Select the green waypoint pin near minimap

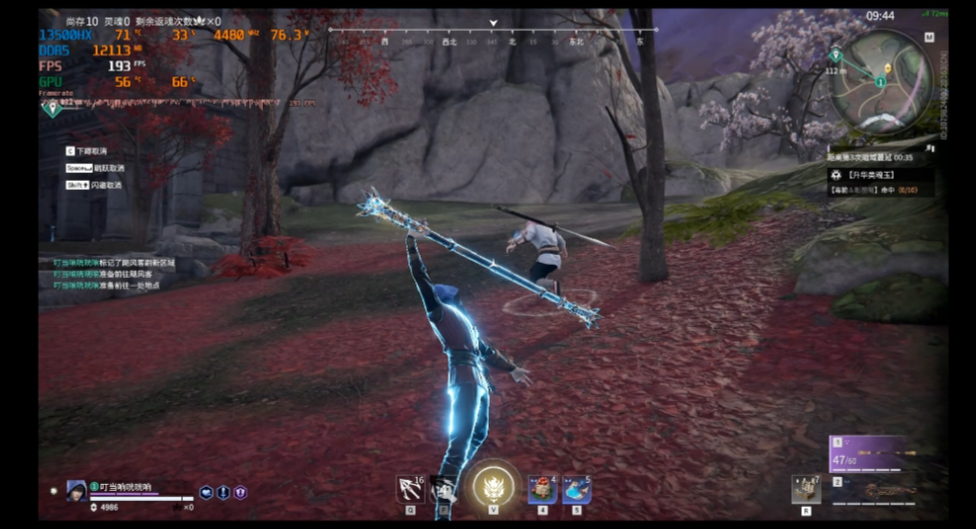coord(835,55)
